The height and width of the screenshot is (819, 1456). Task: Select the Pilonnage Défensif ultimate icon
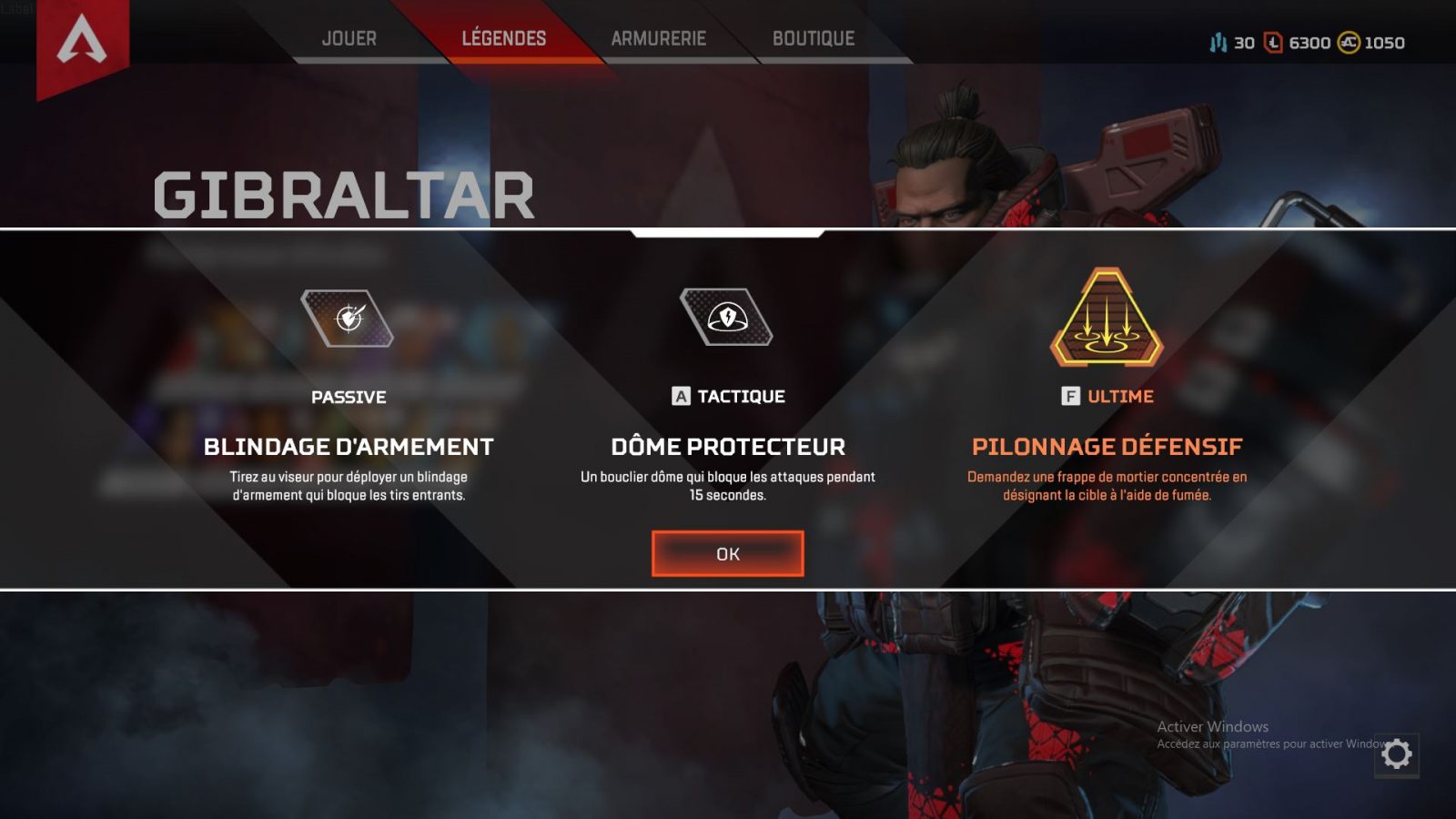tap(1107, 318)
